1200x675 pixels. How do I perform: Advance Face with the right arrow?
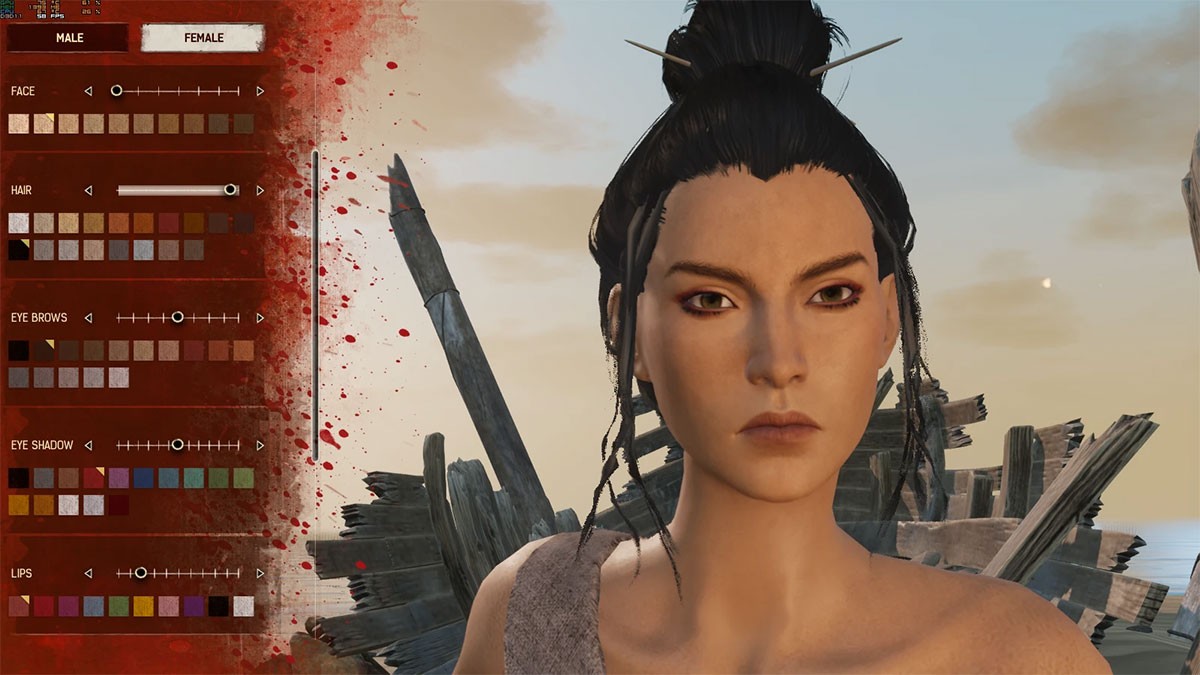260,91
